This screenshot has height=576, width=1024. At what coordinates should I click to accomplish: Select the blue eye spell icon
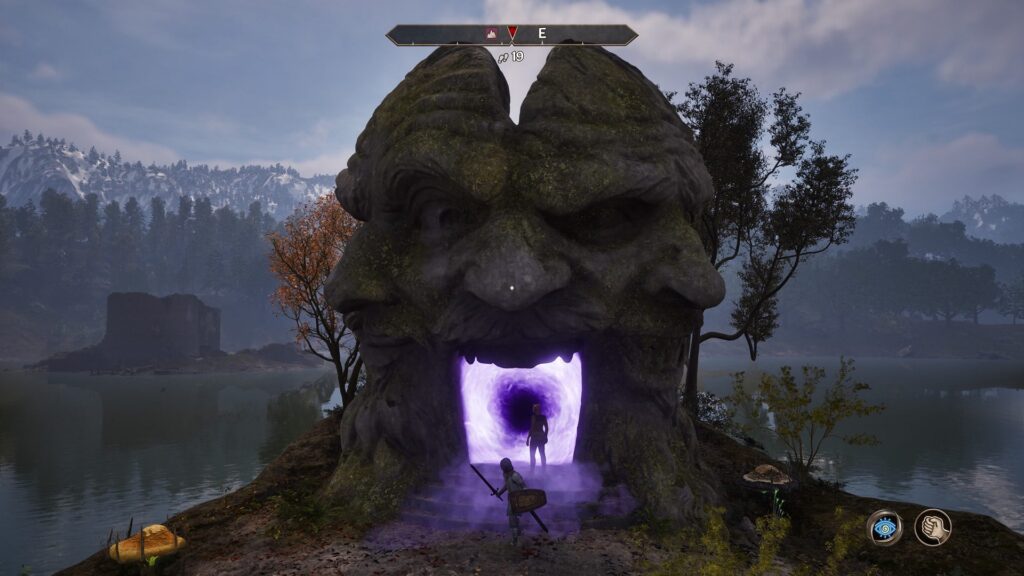click(x=884, y=527)
